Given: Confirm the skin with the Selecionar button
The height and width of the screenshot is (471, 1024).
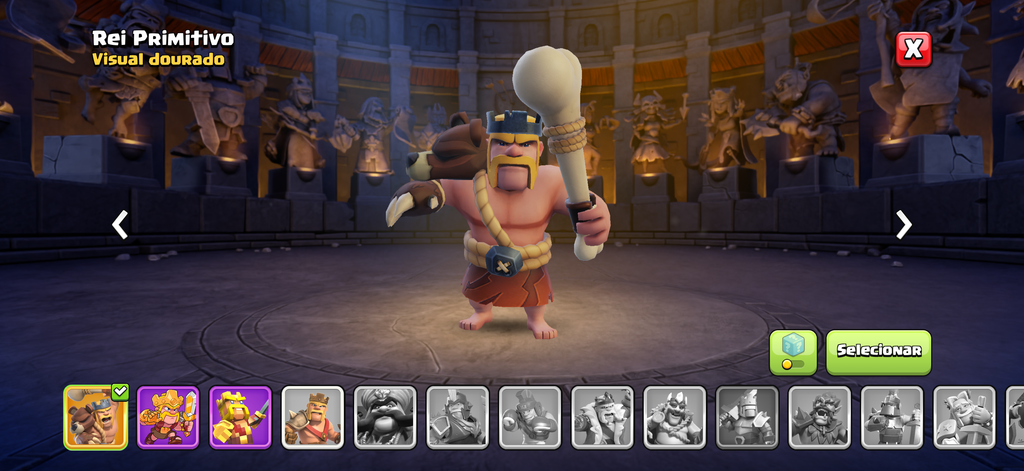Looking at the screenshot, I should coord(878,352).
